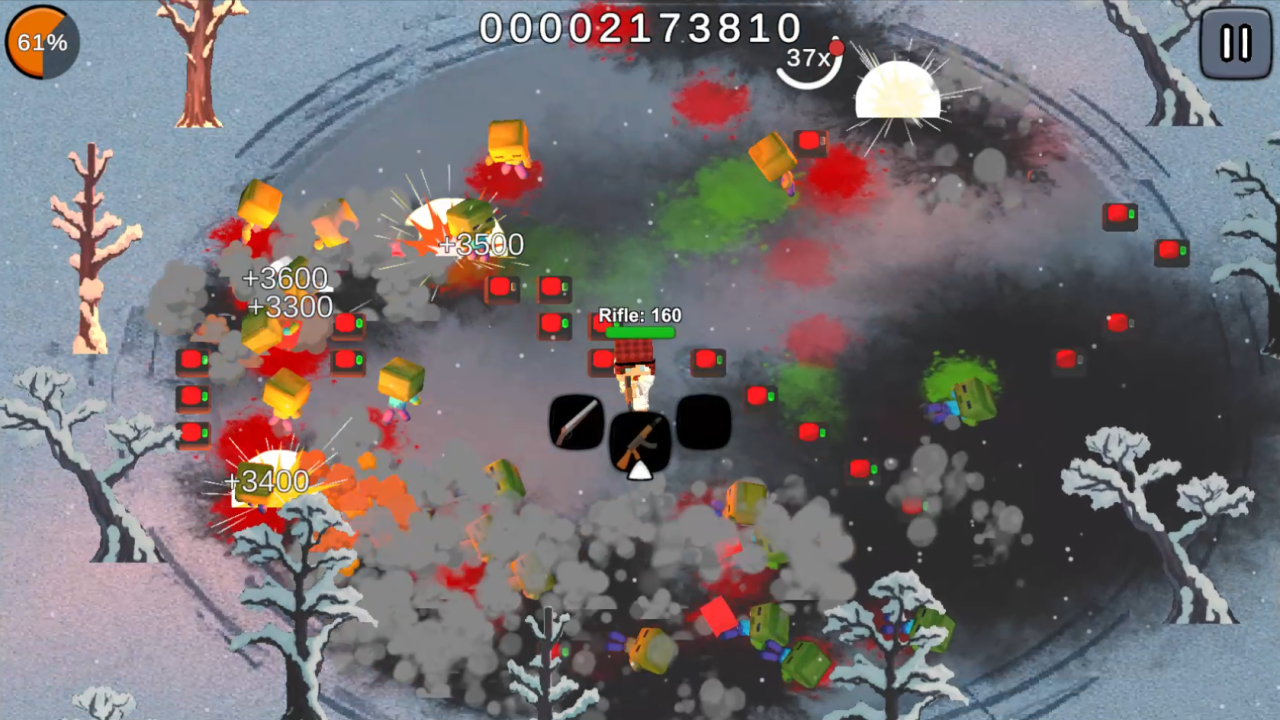Click the +3400 damage number near the explosion
1280x720 pixels.
267,481
